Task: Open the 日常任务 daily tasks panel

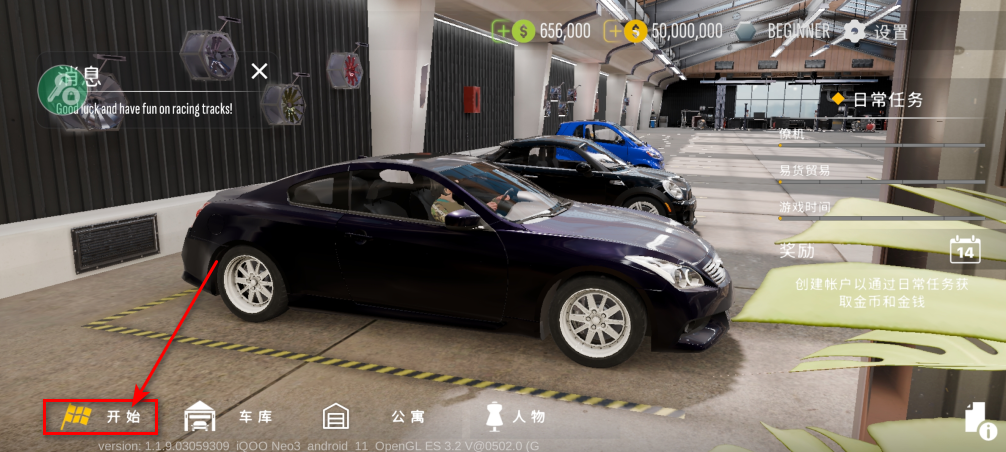Action: [878, 100]
